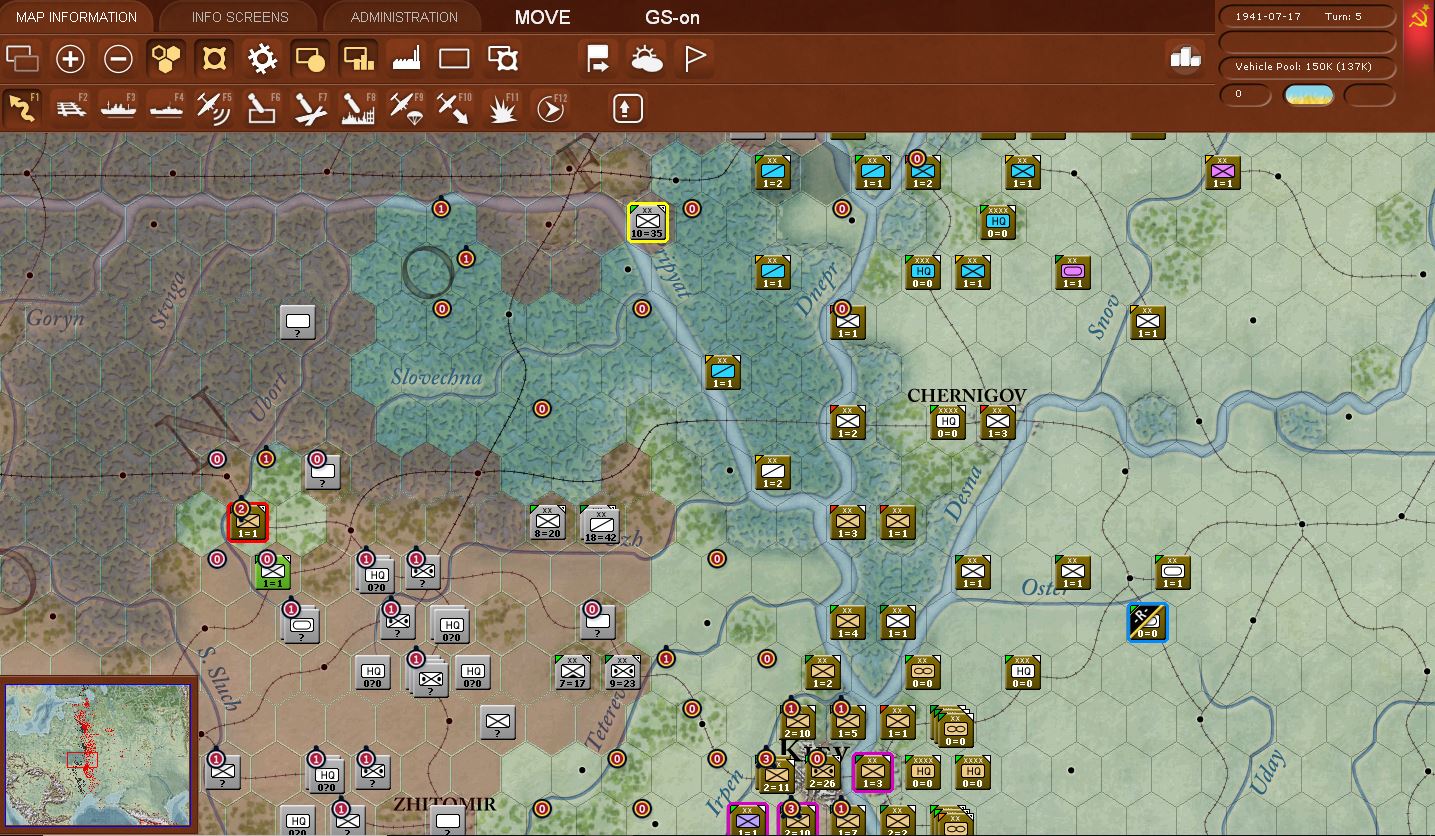
Task: Click the GS-on menu item
Action: click(671, 17)
